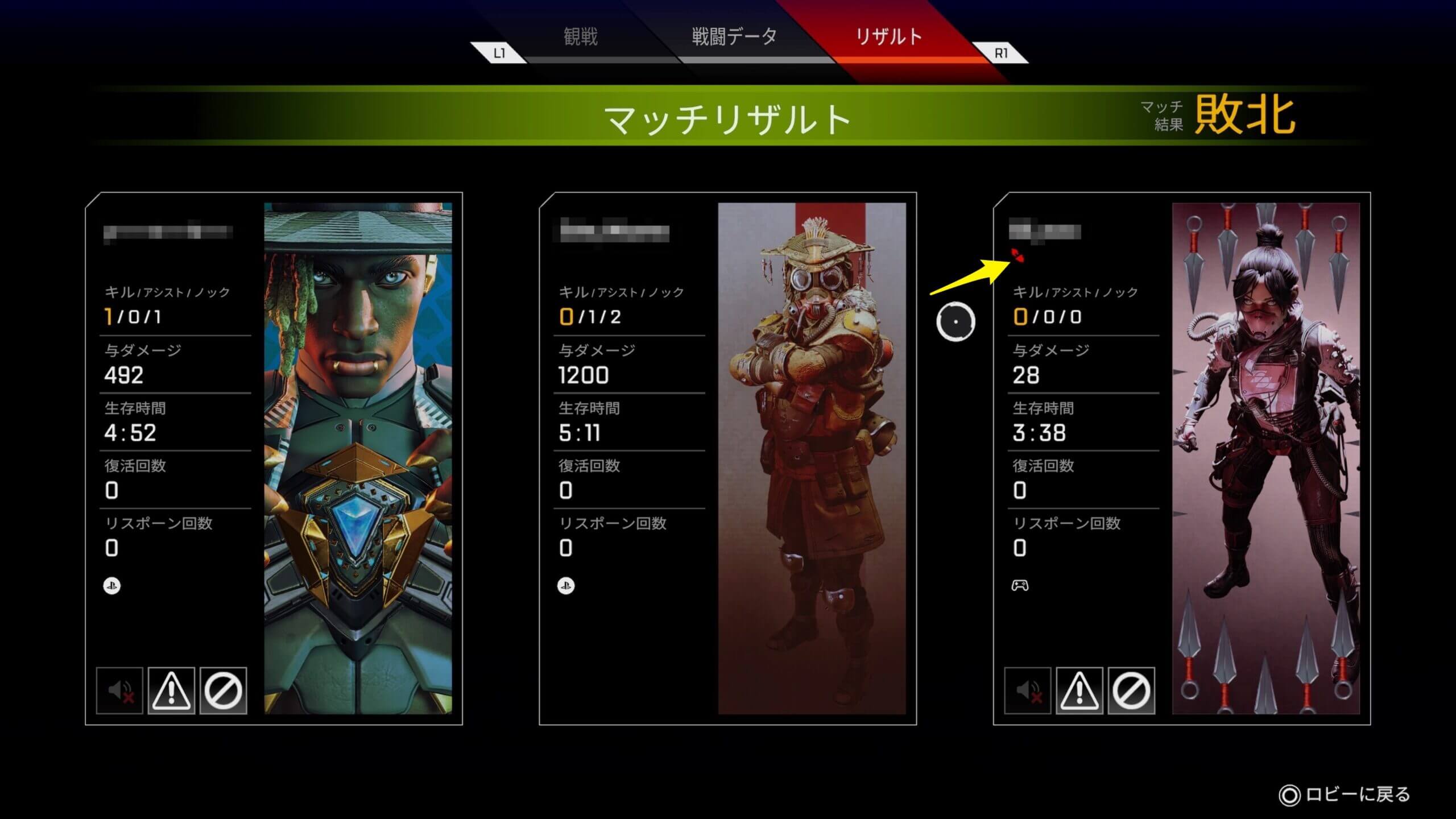Image resolution: width=1456 pixels, height=819 pixels.
Task: Select the Bloodhound legend banner
Action: pyautogui.click(x=812, y=458)
